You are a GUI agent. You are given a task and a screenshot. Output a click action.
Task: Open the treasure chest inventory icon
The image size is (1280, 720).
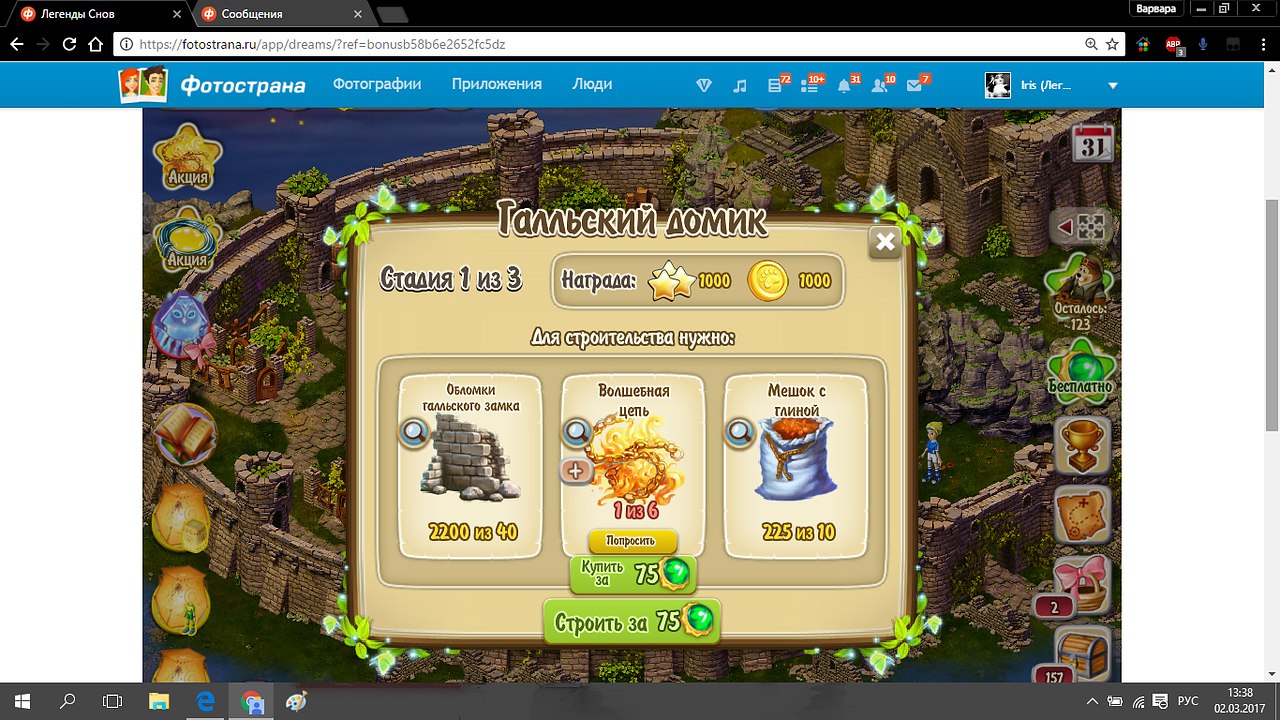[x=1083, y=653]
